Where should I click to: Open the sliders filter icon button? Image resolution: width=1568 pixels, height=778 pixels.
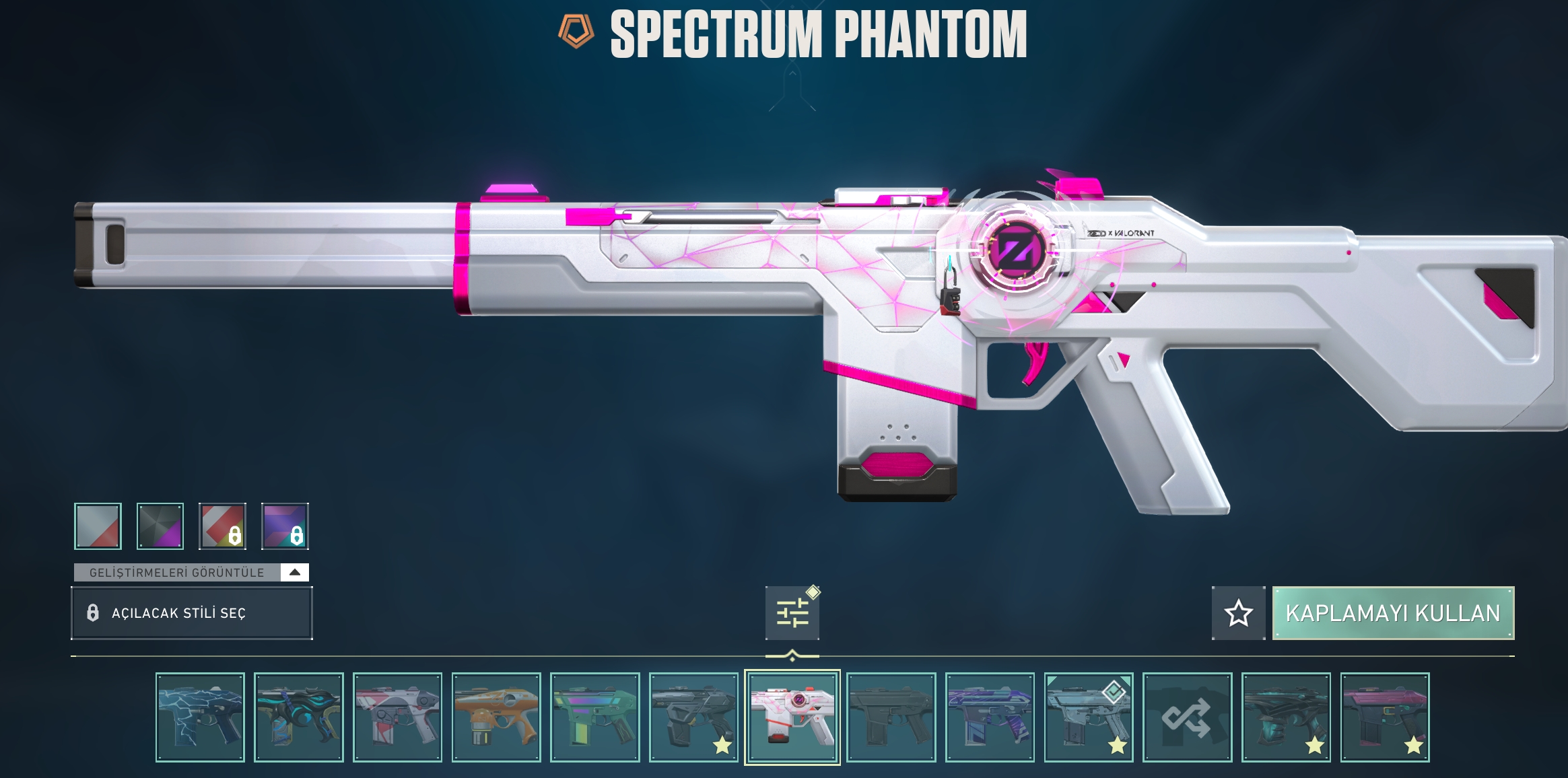coord(792,612)
